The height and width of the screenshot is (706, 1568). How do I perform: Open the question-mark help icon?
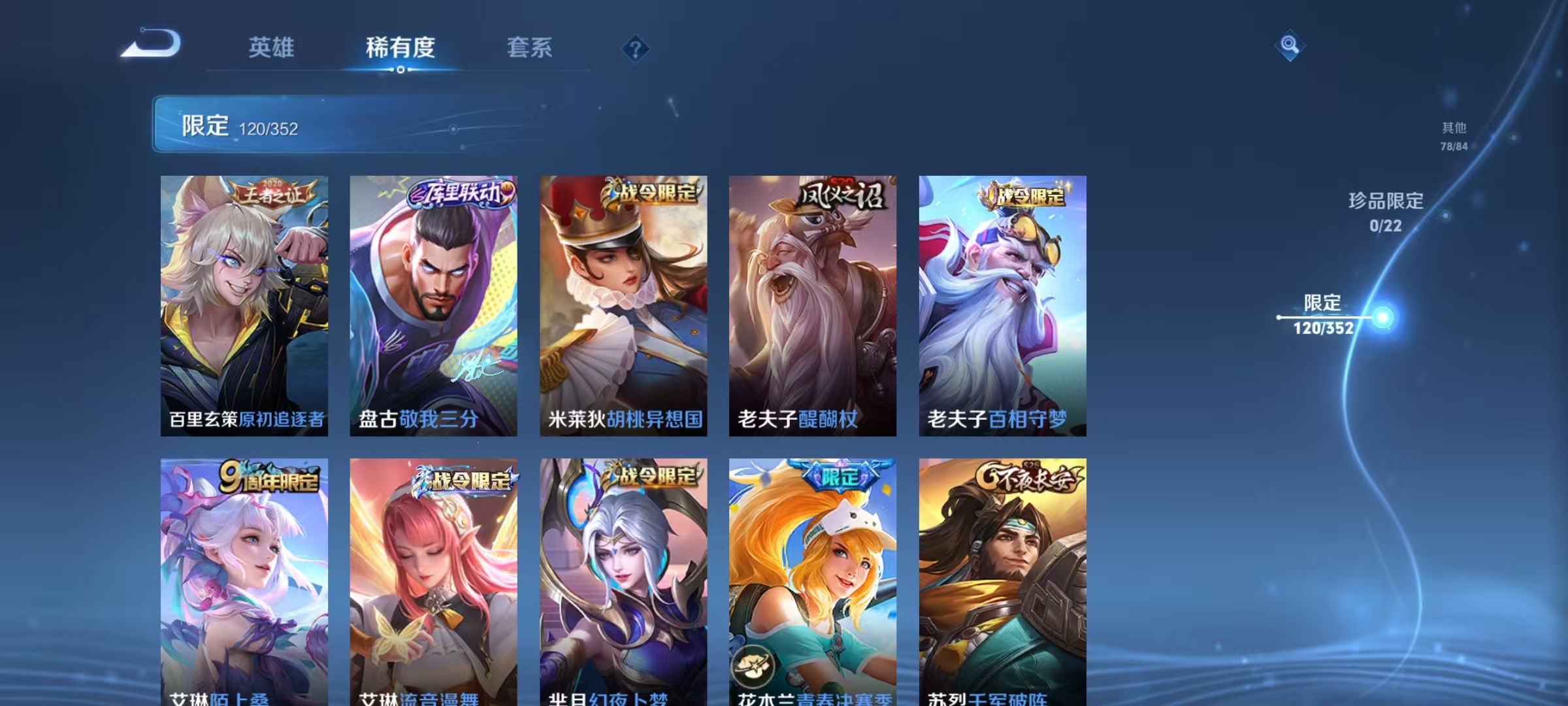coord(634,46)
